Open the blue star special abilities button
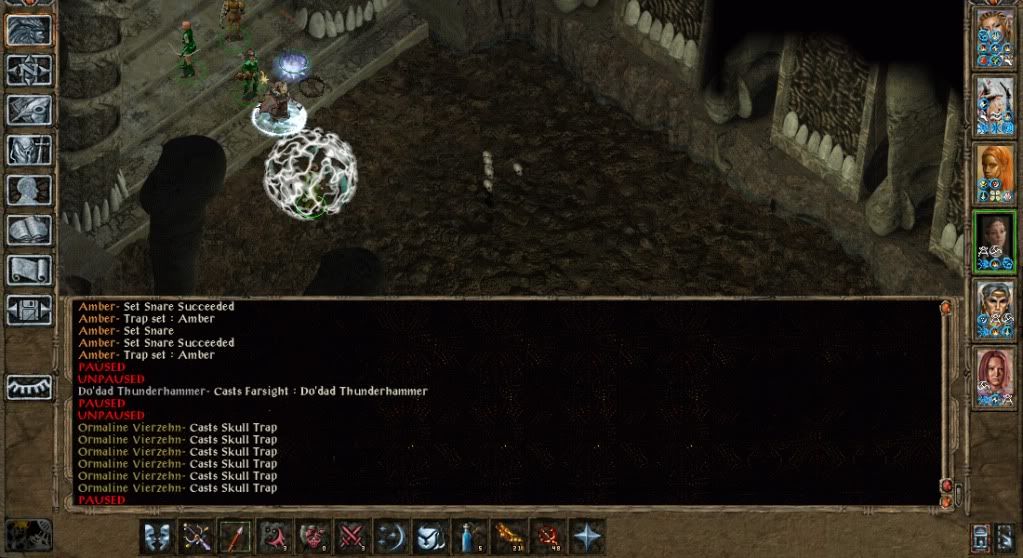Image resolution: width=1023 pixels, height=558 pixels. click(587, 537)
